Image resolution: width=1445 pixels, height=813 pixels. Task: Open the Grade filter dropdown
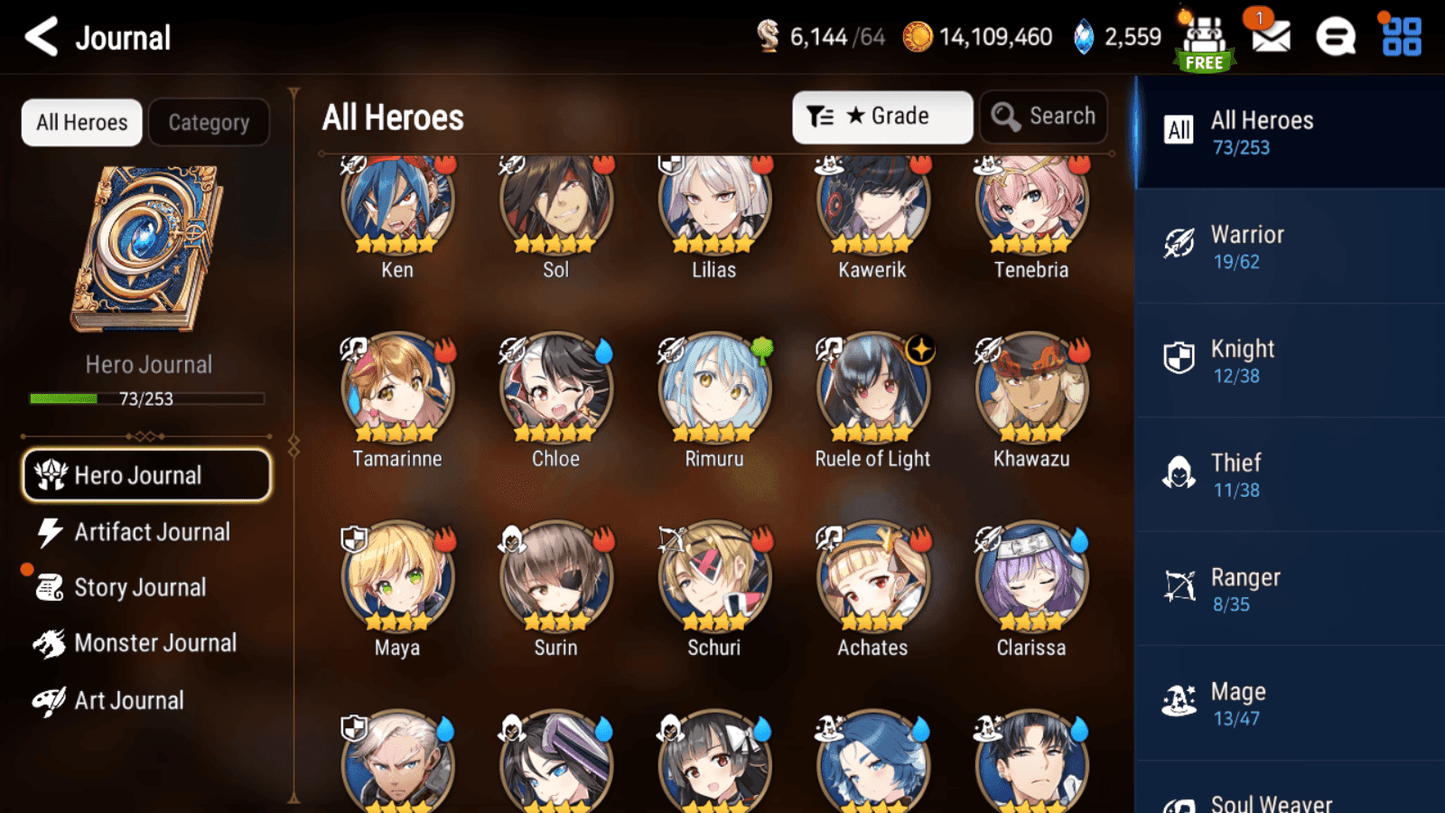(x=882, y=117)
